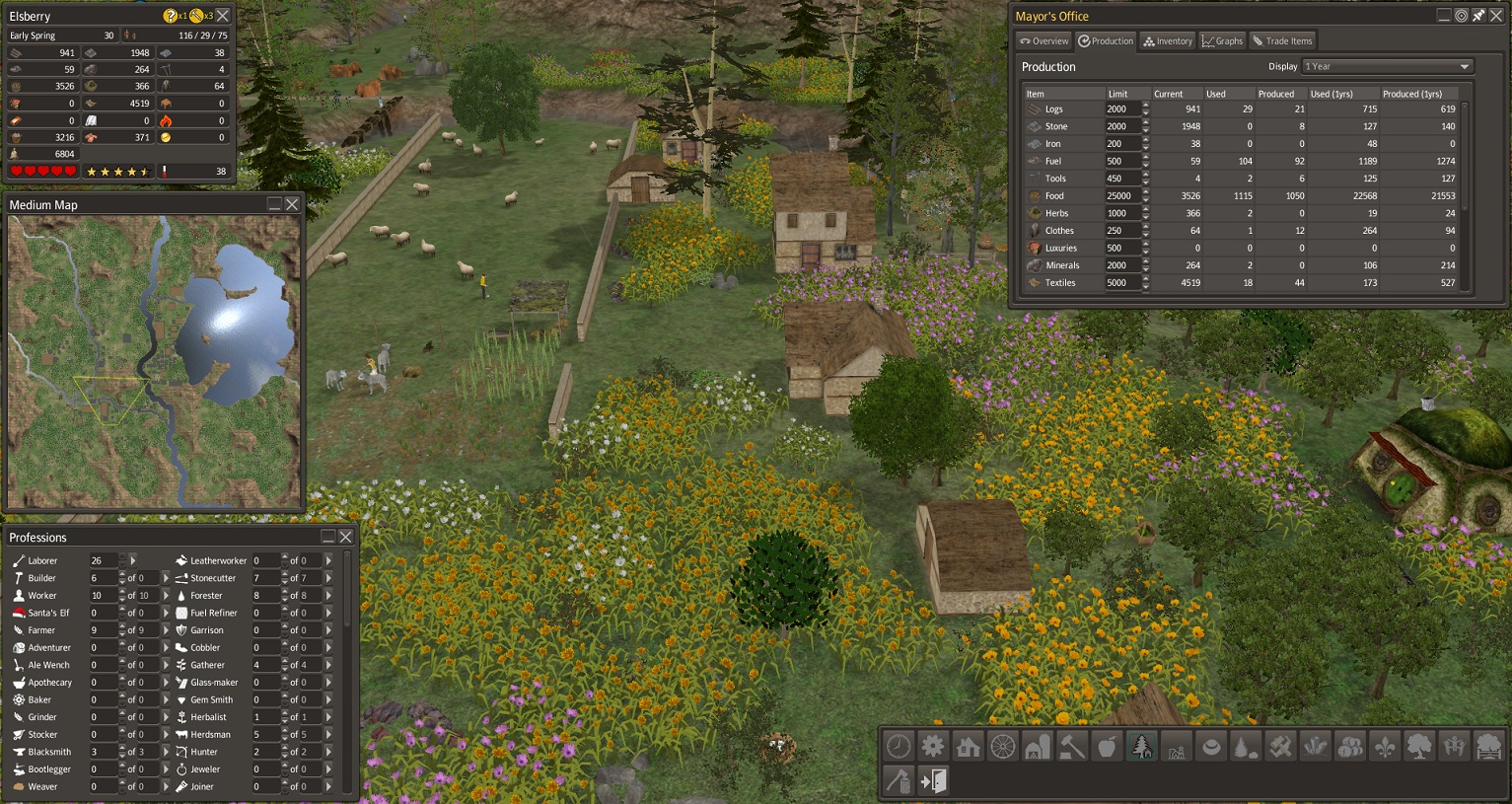This screenshot has height=804, width=1512.
Task: Close the Mayor's Office window
Action: click(x=1496, y=16)
